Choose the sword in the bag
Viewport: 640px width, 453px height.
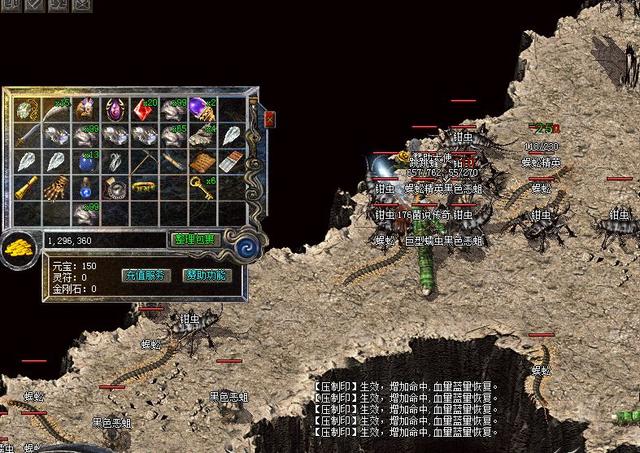coord(27,134)
